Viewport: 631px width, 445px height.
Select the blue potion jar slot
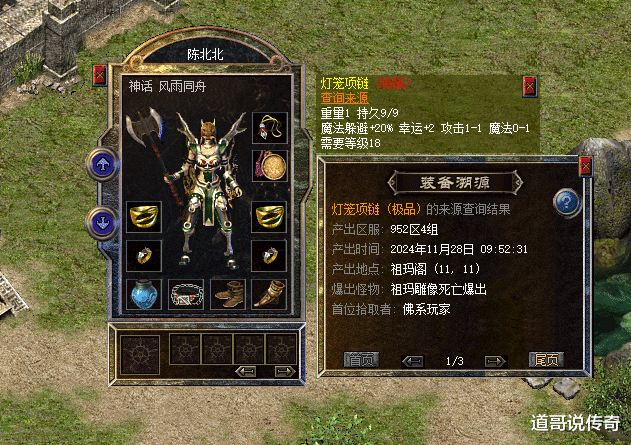144,294
